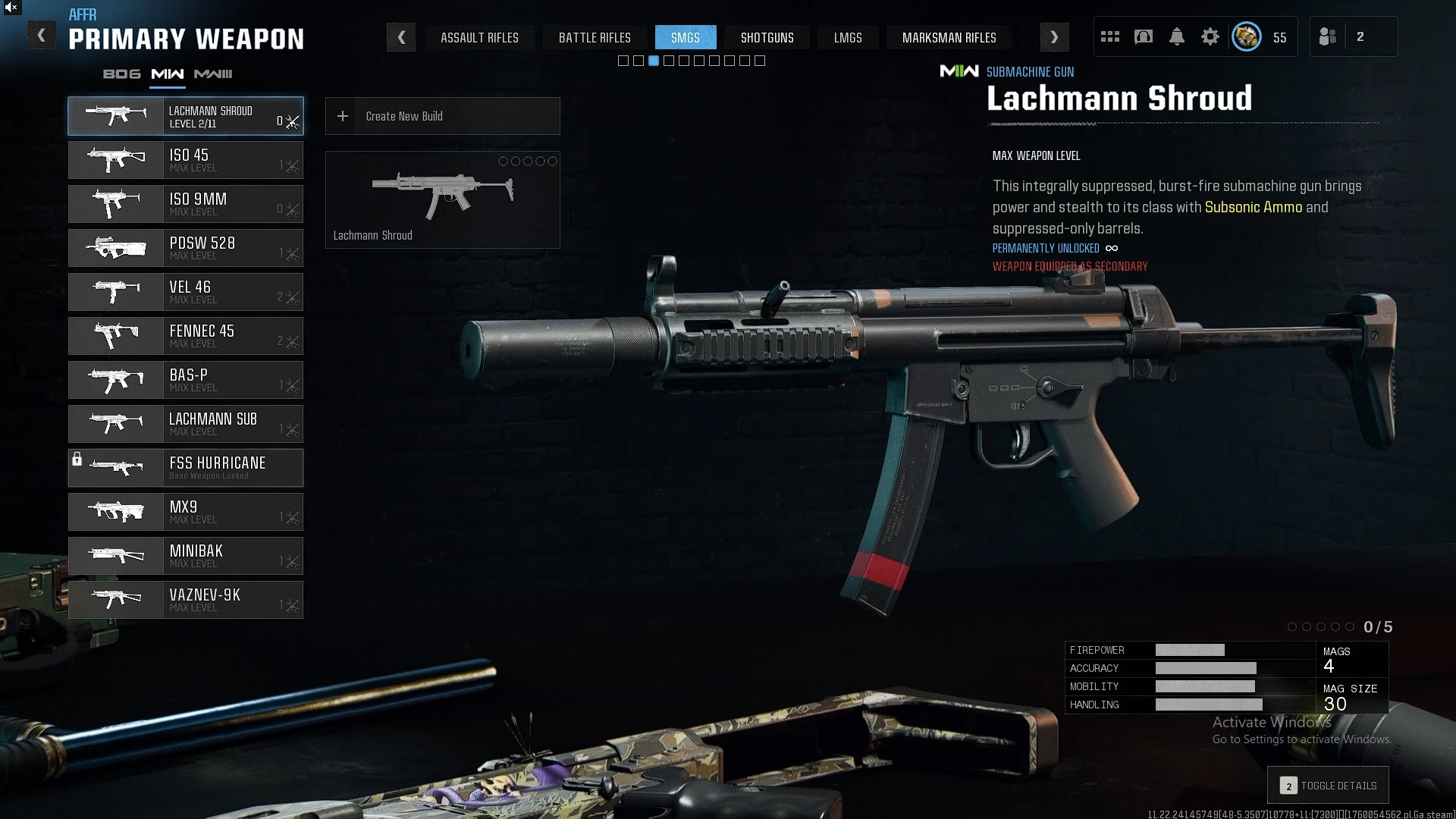Choose the ISO 45 weapon
The height and width of the screenshot is (819, 1456).
point(186,160)
